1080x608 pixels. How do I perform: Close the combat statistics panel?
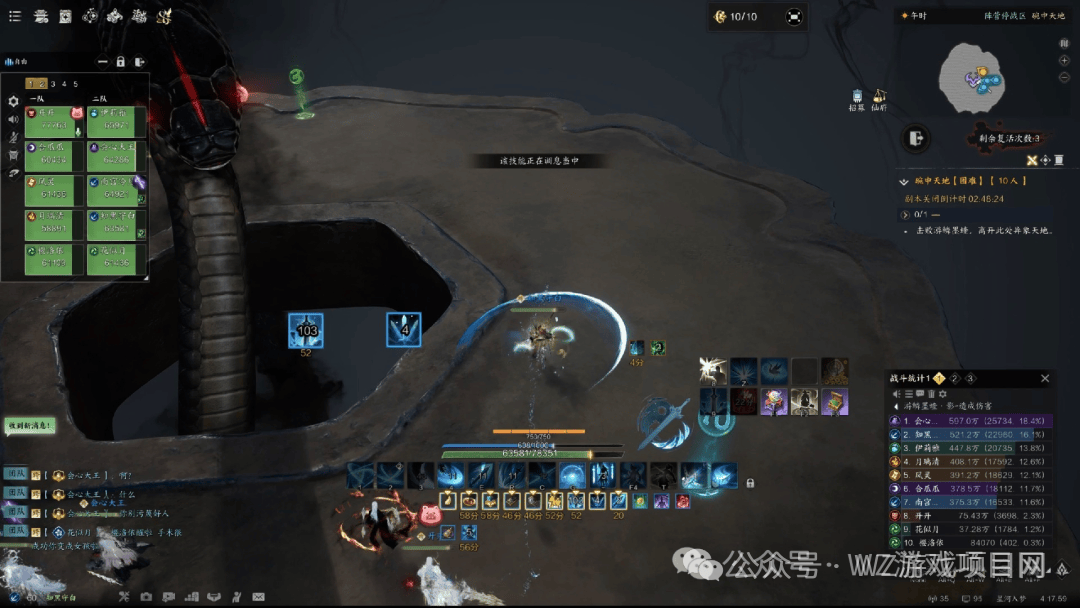tap(1045, 378)
